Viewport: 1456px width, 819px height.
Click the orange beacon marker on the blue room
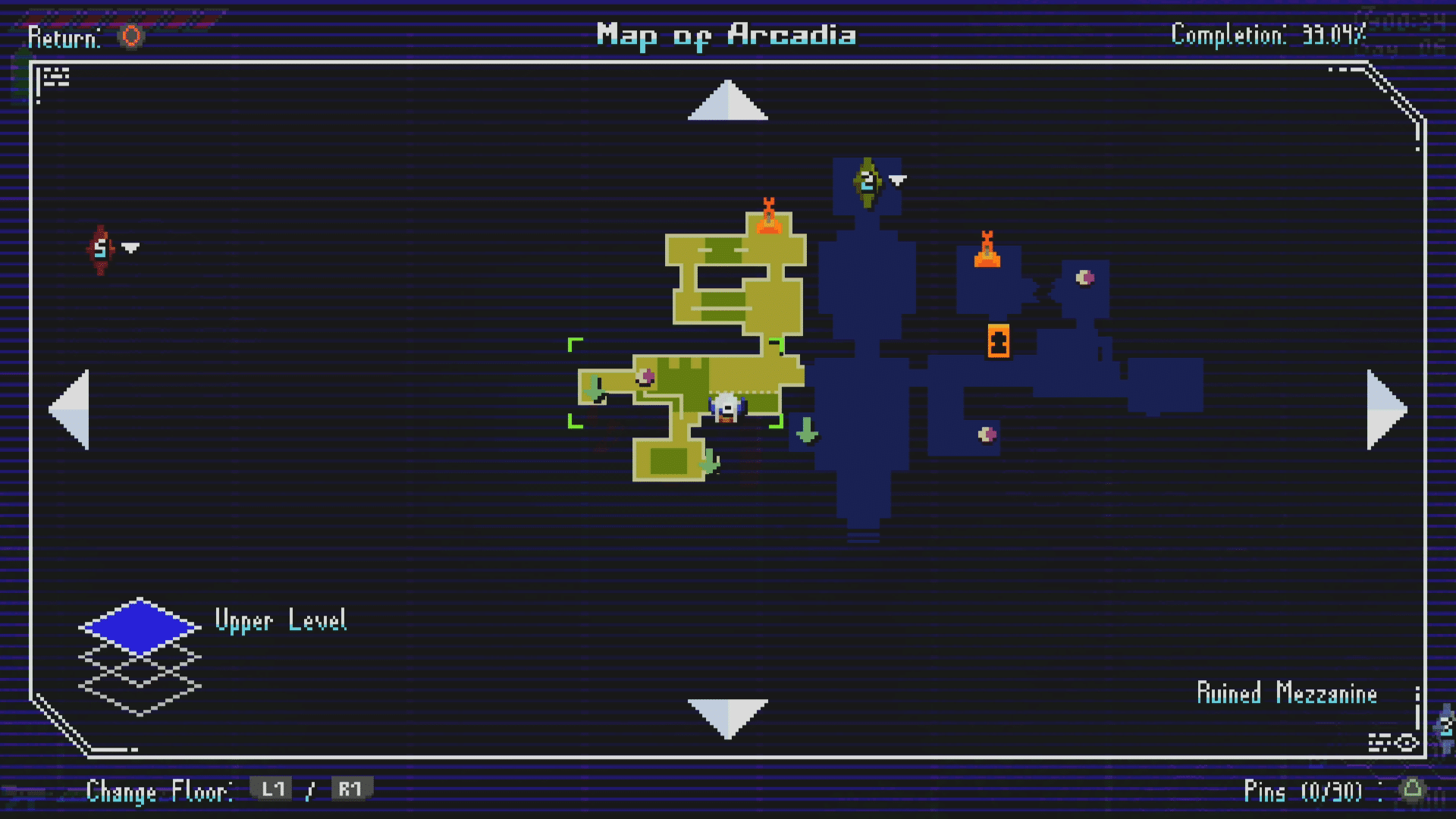(987, 250)
